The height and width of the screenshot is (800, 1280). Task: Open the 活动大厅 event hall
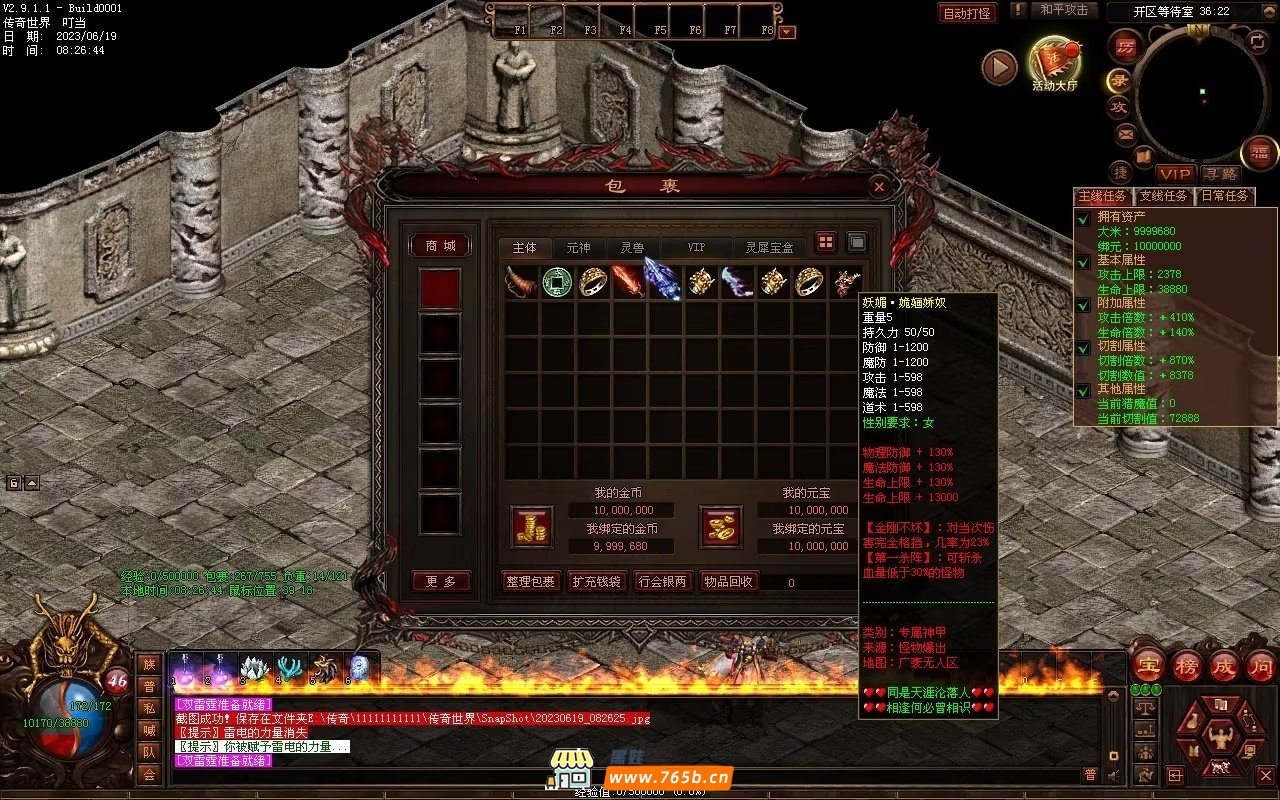click(1055, 64)
